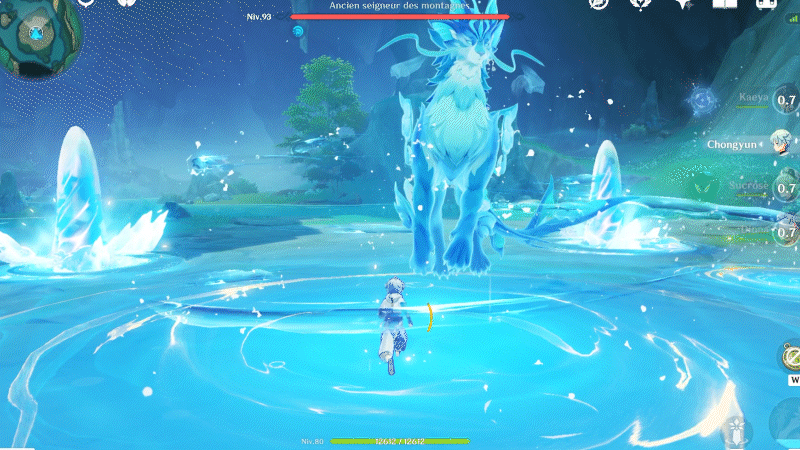The image size is (800, 450).
Task: Open the events compass icon
Action: (x=599, y=4)
